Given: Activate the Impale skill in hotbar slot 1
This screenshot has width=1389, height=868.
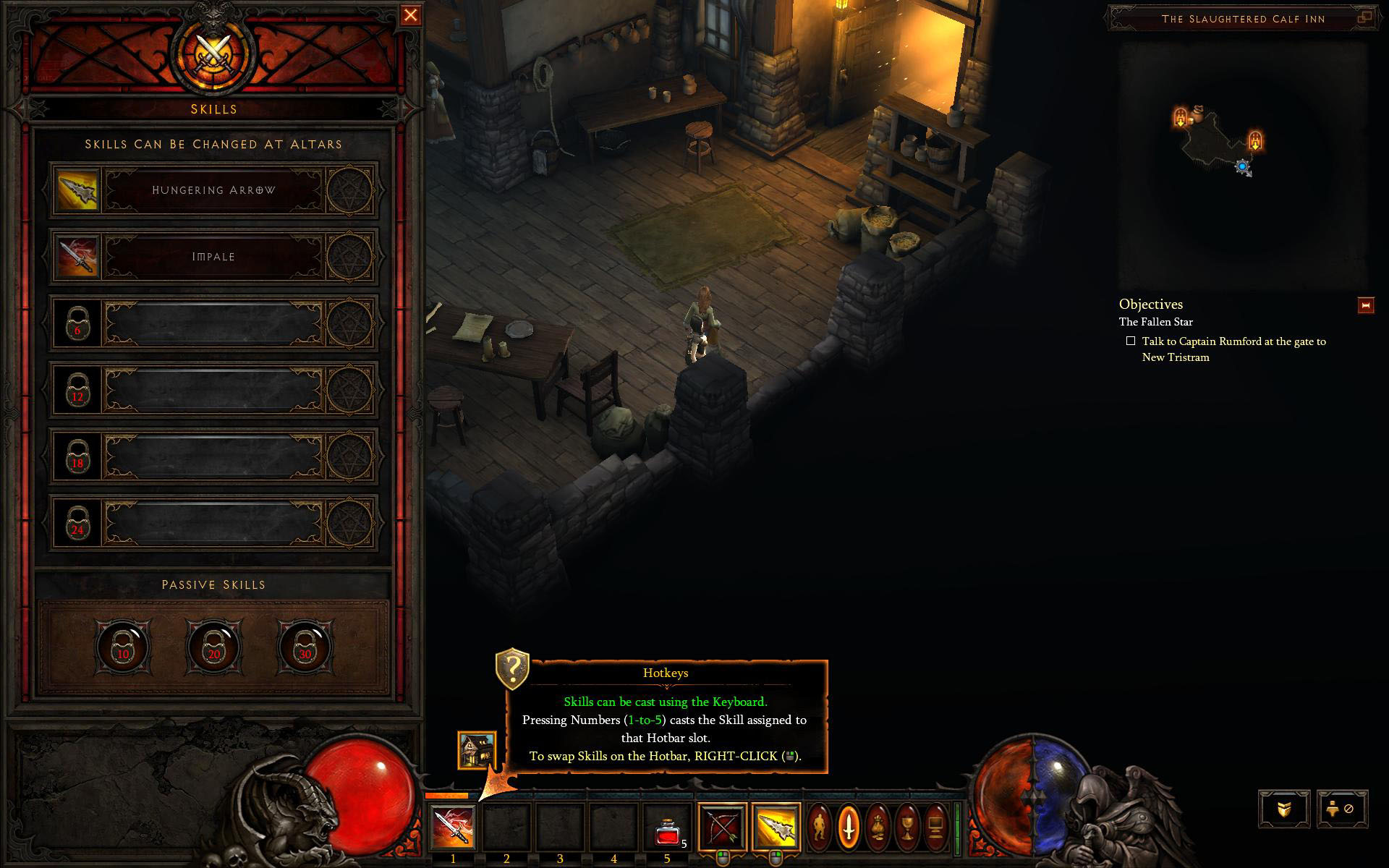Looking at the screenshot, I should click(454, 827).
